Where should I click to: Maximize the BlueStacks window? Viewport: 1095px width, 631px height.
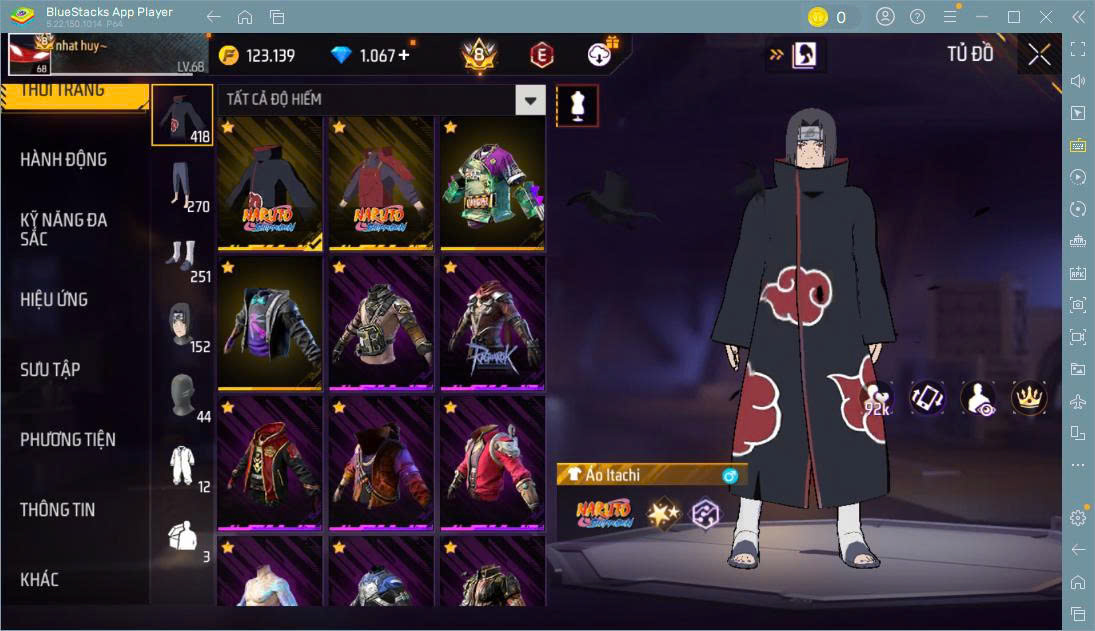(x=1014, y=17)
